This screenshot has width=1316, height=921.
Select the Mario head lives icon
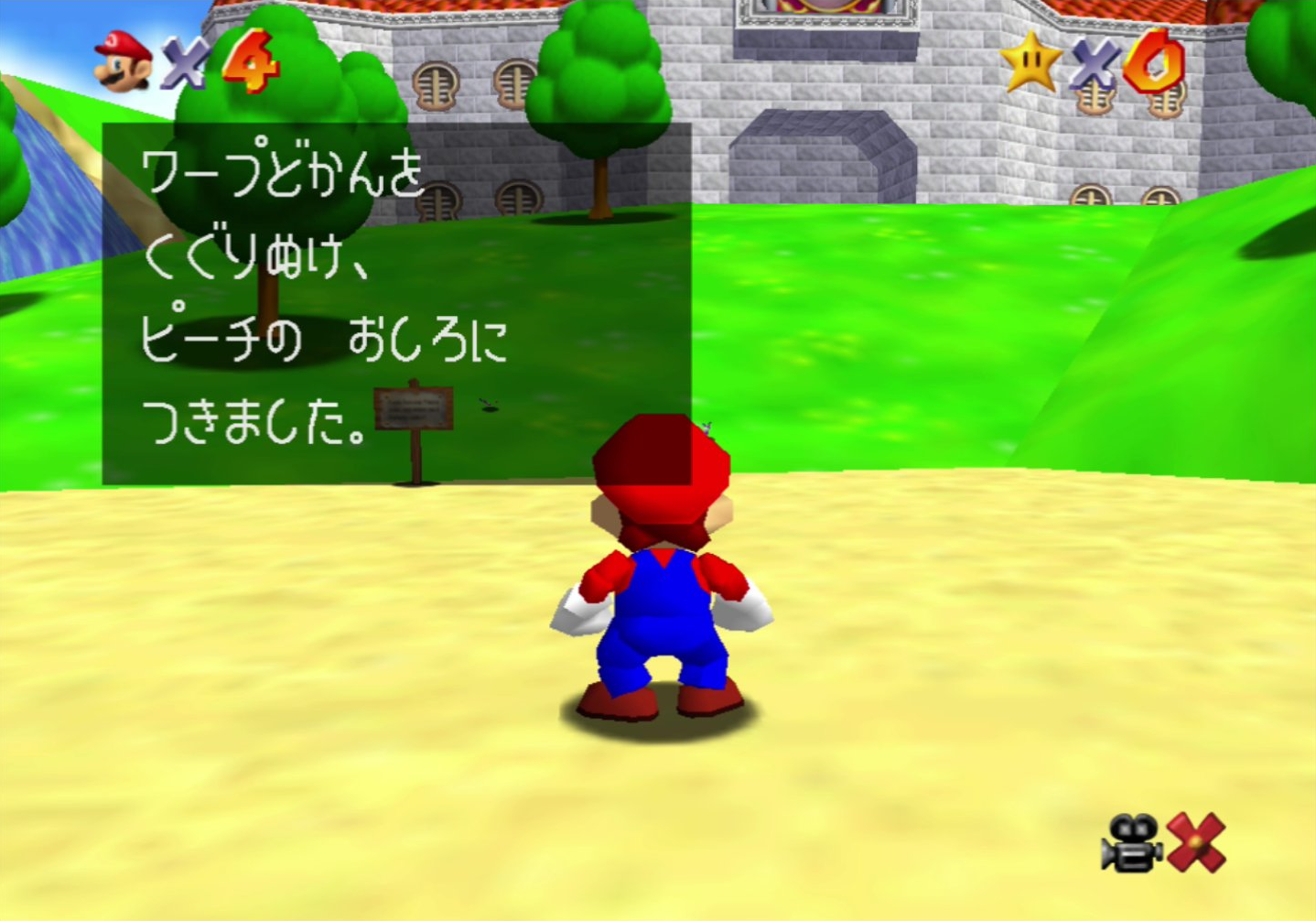124,60
